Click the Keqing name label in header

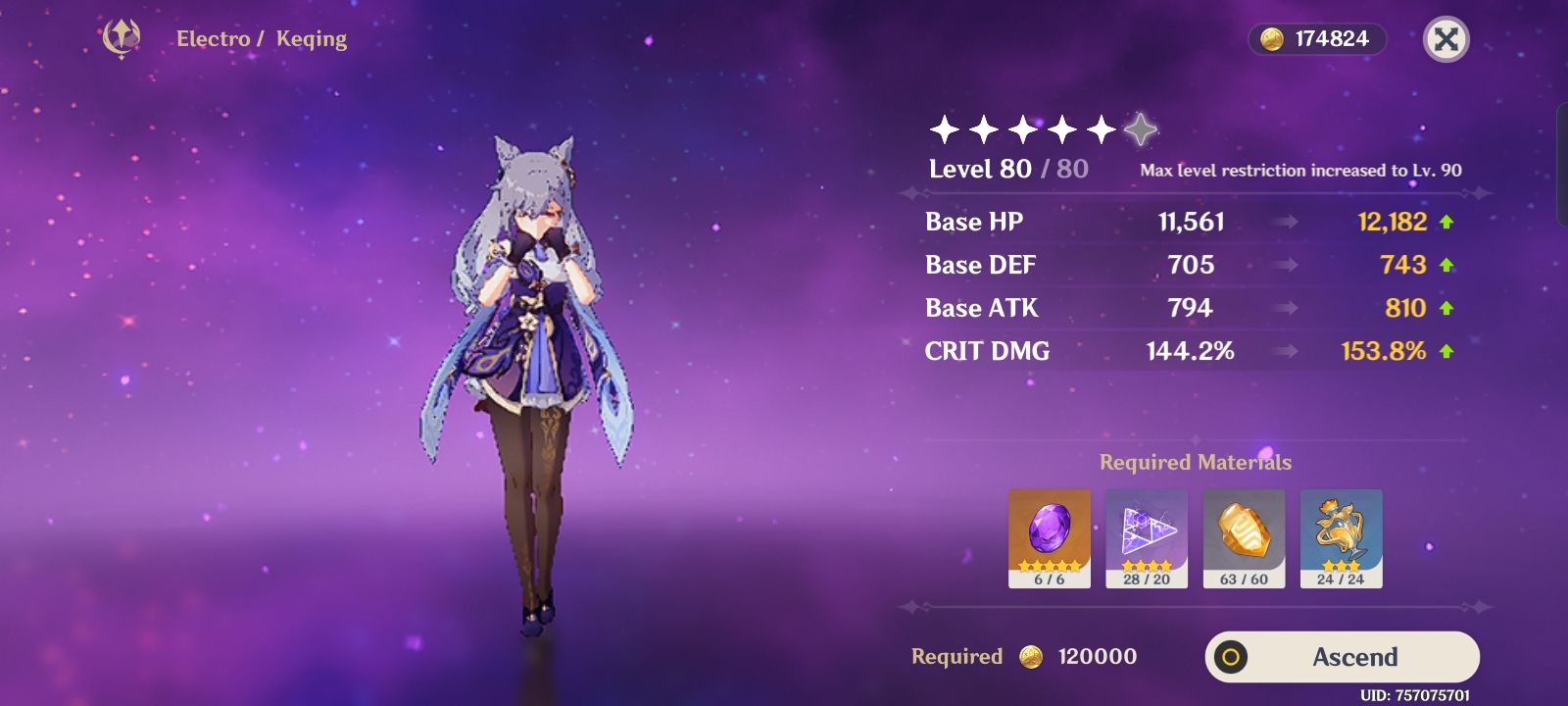(311, 38)
